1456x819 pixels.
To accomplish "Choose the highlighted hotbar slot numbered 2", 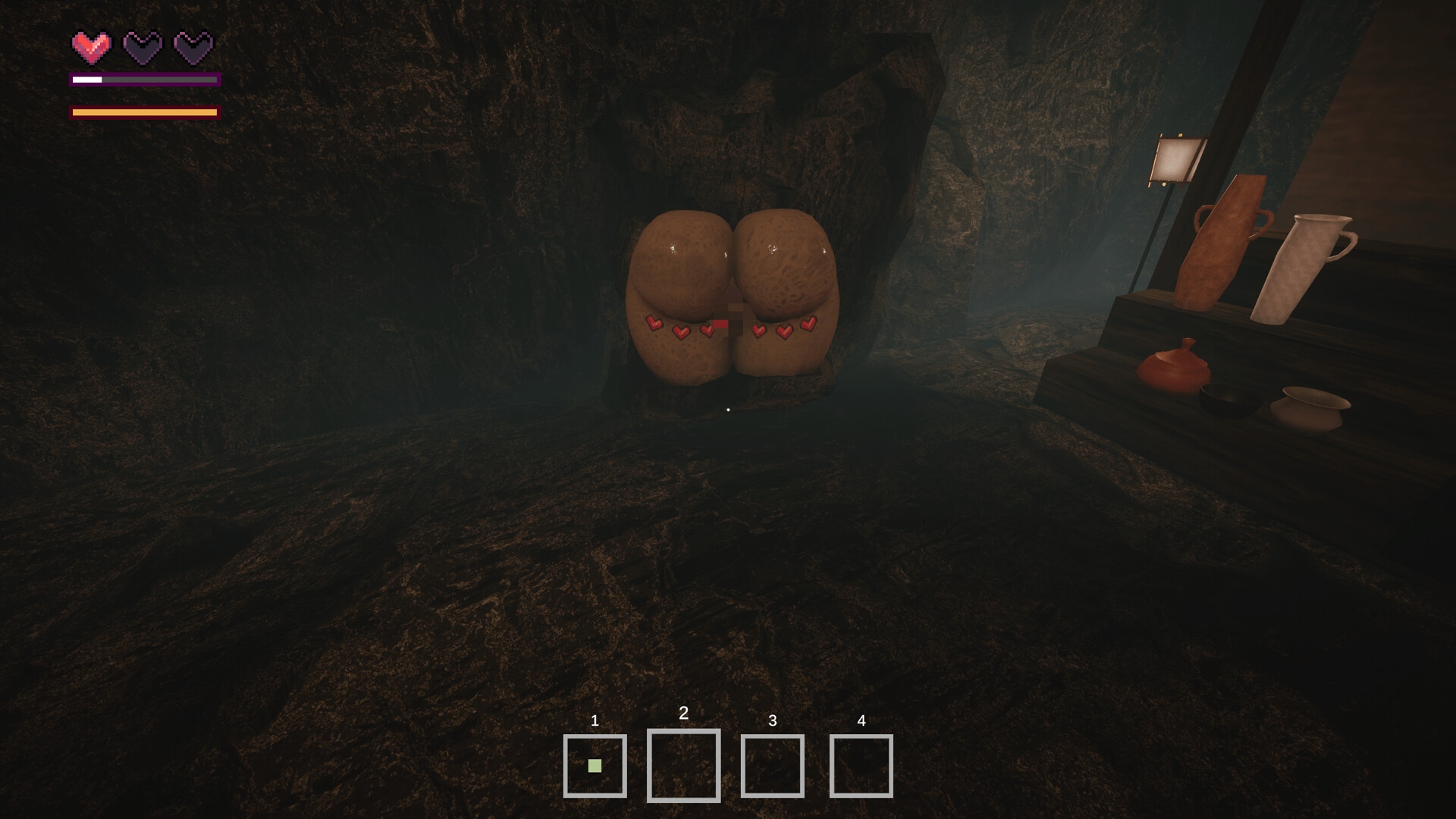I will click(683, 765).
